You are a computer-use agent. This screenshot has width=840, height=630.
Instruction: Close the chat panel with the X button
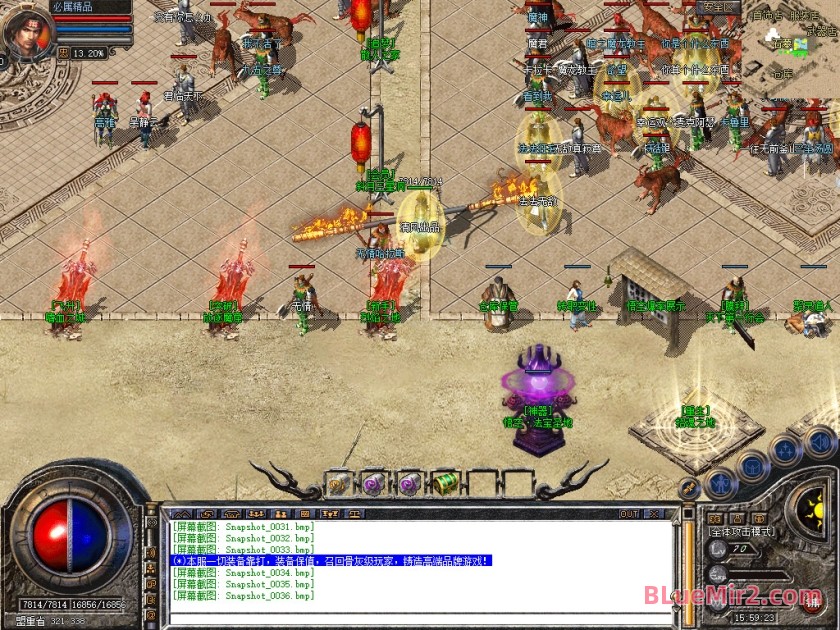tap(655, 514)
